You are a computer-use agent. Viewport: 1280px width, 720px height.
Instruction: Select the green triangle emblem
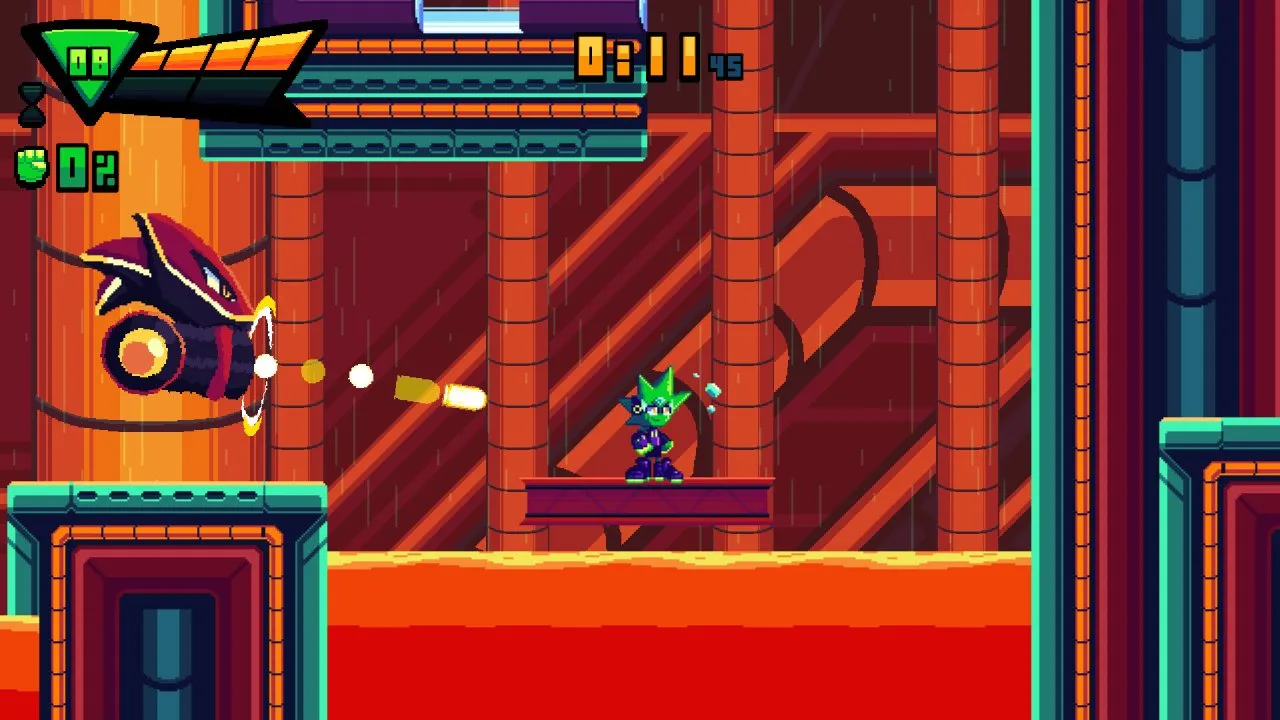tap(89, 68)
